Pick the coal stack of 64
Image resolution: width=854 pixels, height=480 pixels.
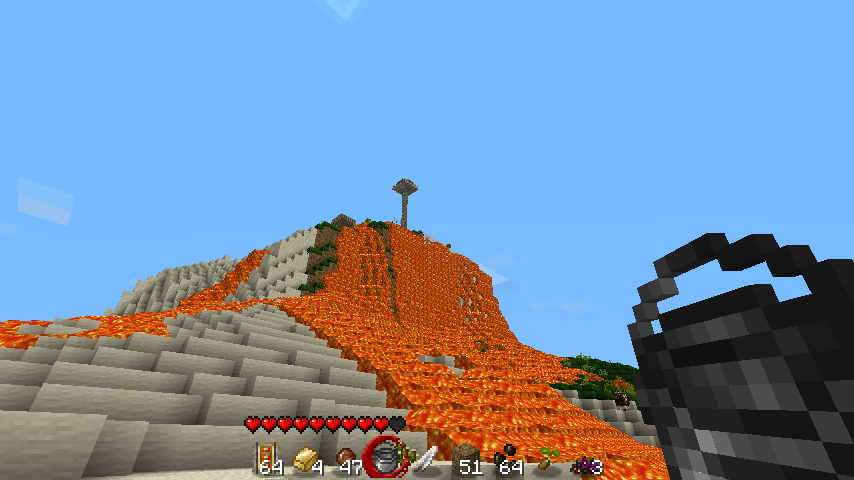coord(507,459)
